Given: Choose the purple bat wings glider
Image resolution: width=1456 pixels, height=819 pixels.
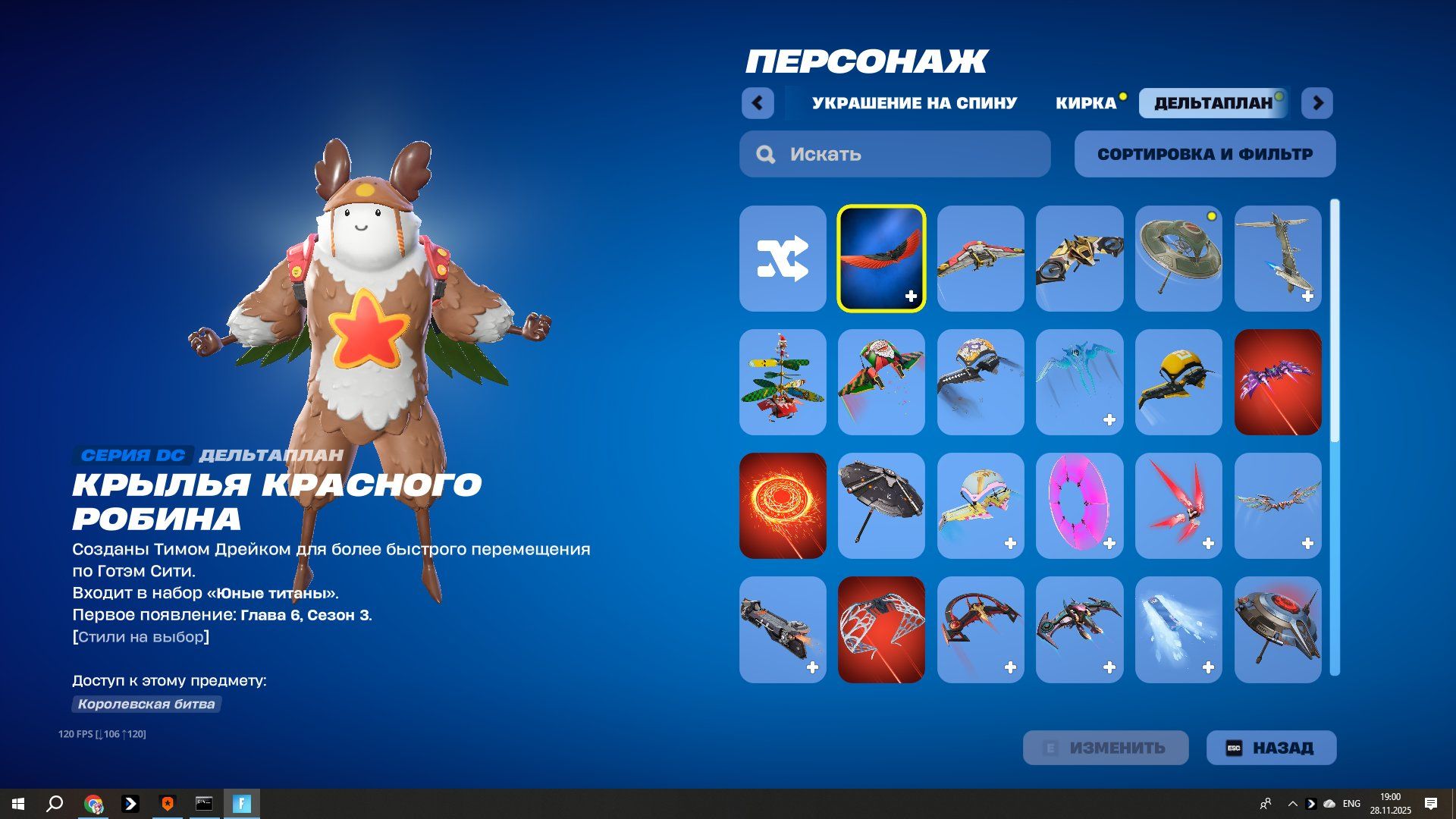Looking at the screenshot, I should 1277,382.
